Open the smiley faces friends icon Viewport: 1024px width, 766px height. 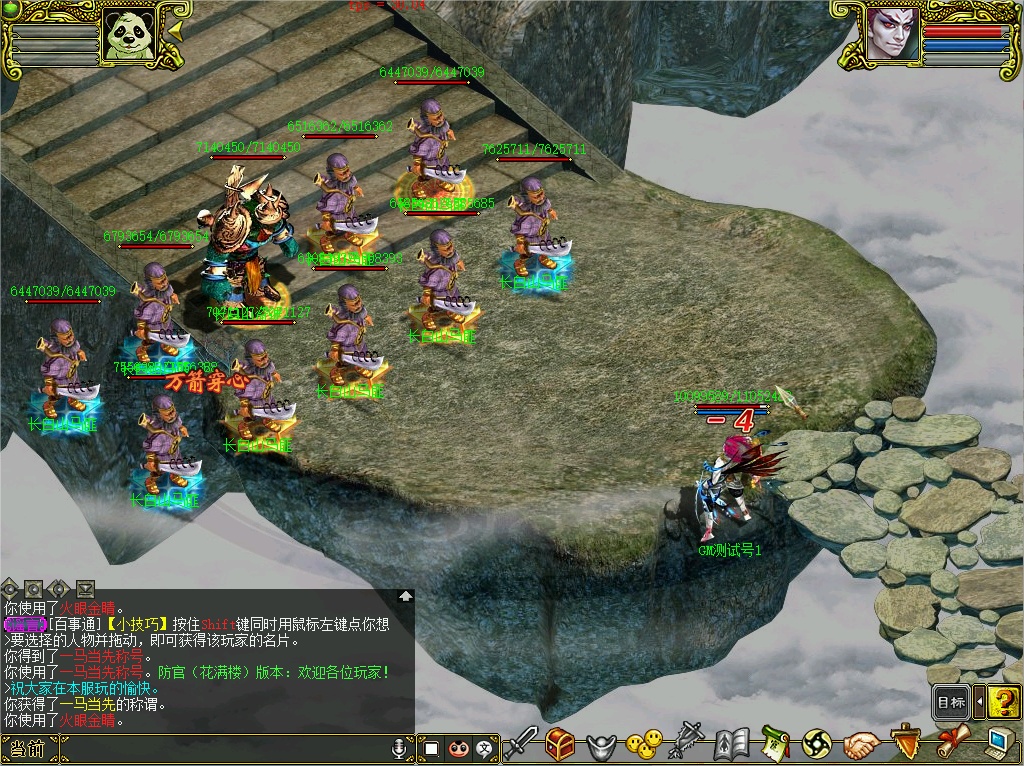point(644,743)
